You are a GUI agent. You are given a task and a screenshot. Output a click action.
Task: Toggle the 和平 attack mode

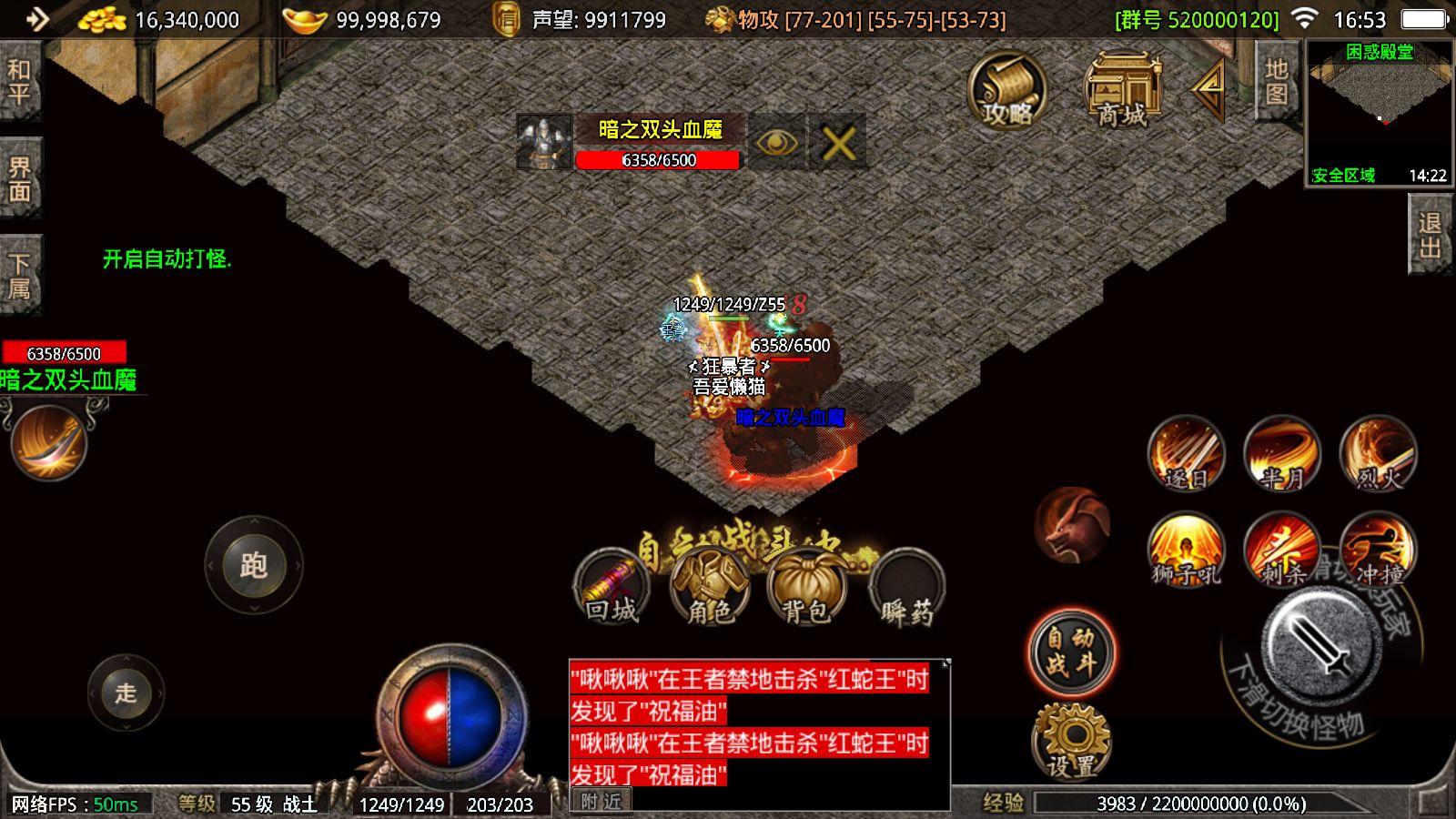pos(19,82)
